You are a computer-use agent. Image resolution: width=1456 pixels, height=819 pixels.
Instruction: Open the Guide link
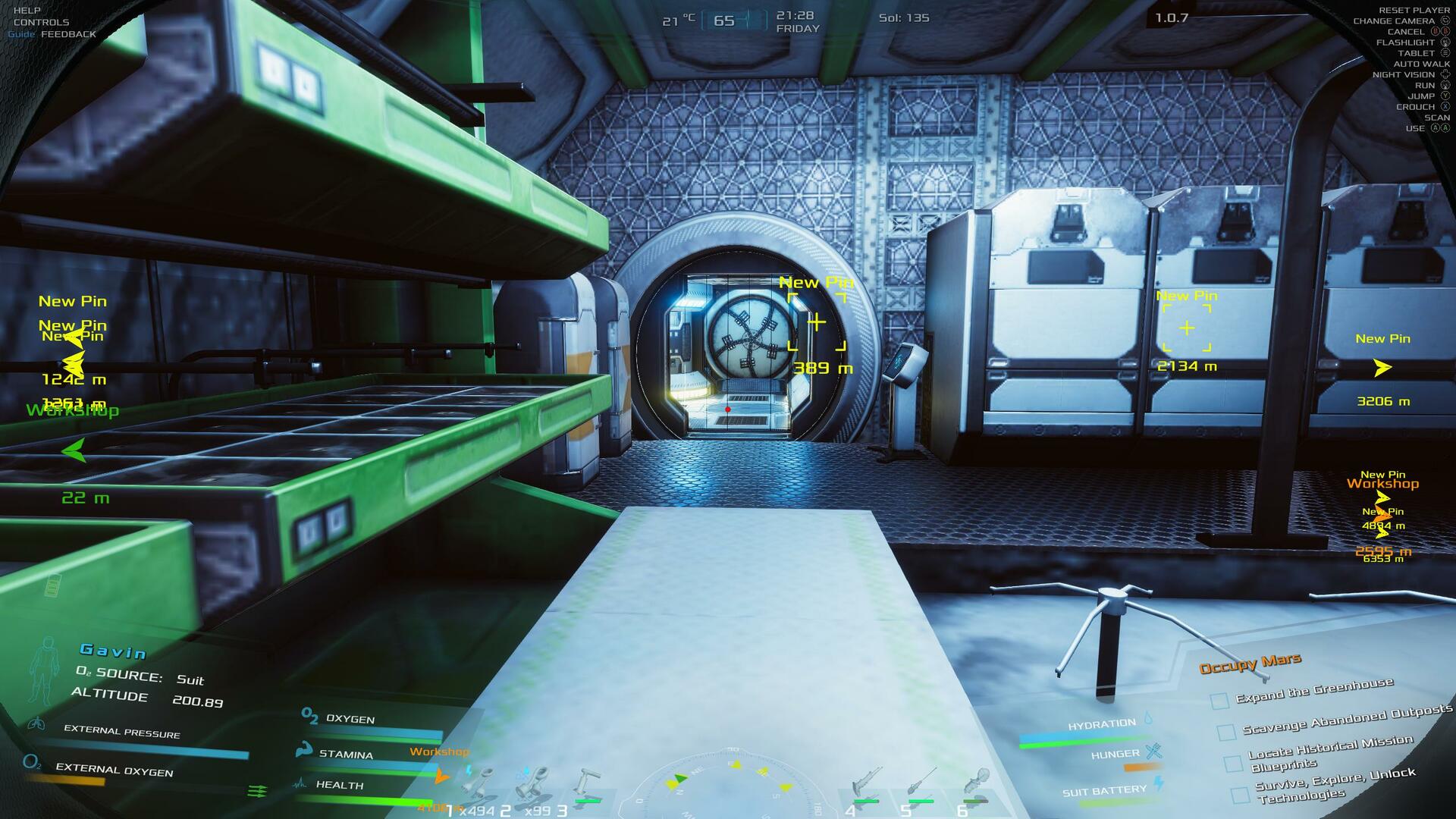pos(21,34)
